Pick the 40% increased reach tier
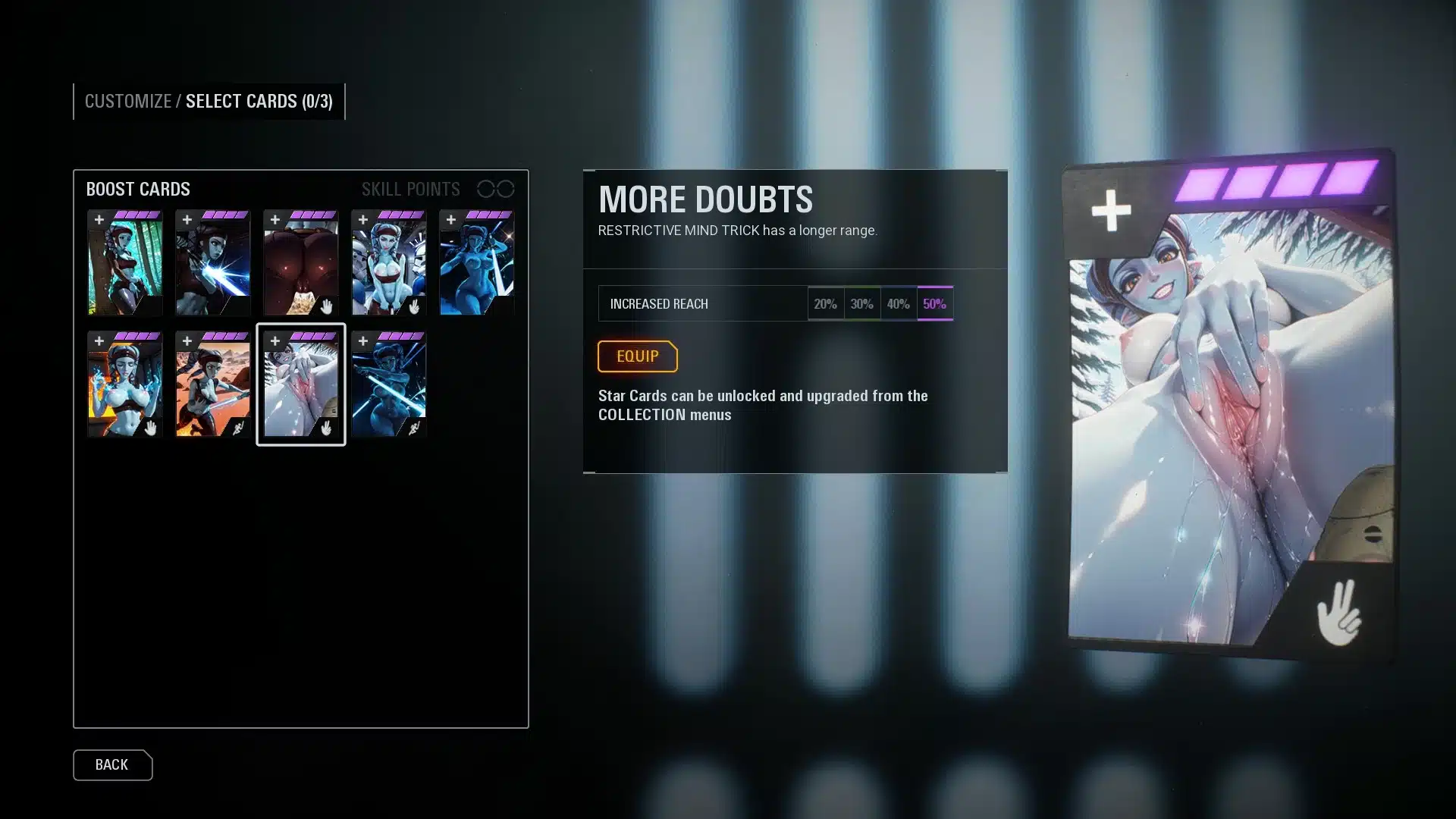Viewport: 1456px width, 819px height. pyautogui.click(x=898, y=303)
